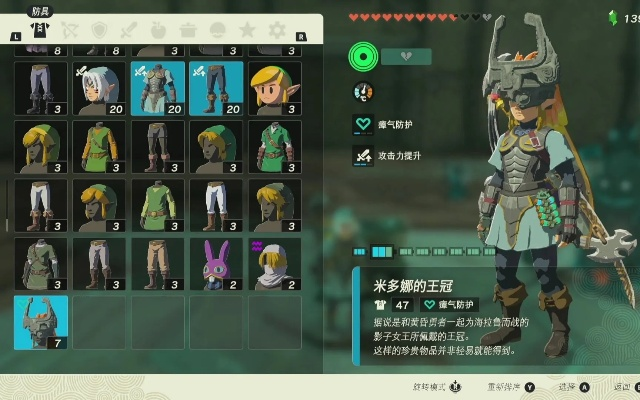
Task: Switch to the star key items tab
Action: [x=247, y=31]
